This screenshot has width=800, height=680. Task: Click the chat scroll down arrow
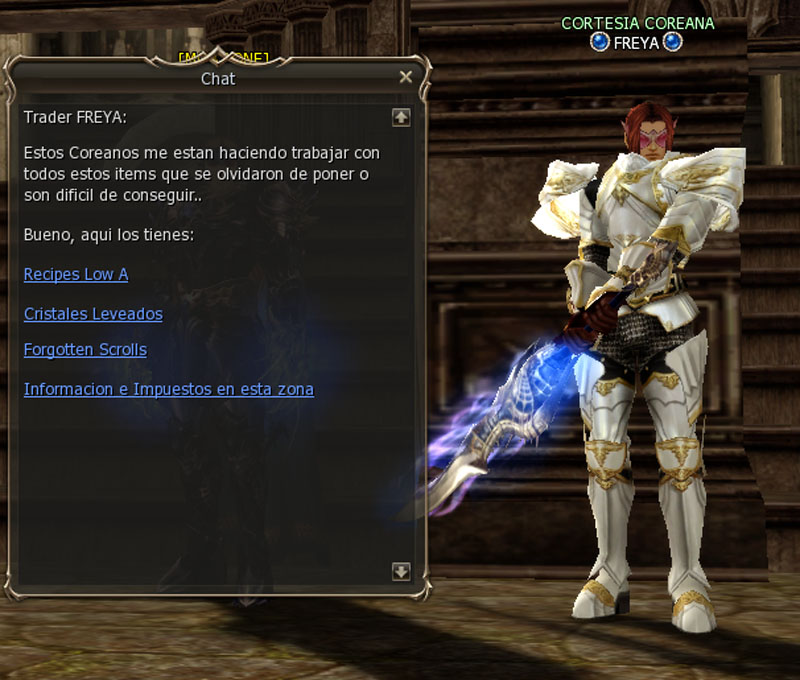click(x=401, y=571)
